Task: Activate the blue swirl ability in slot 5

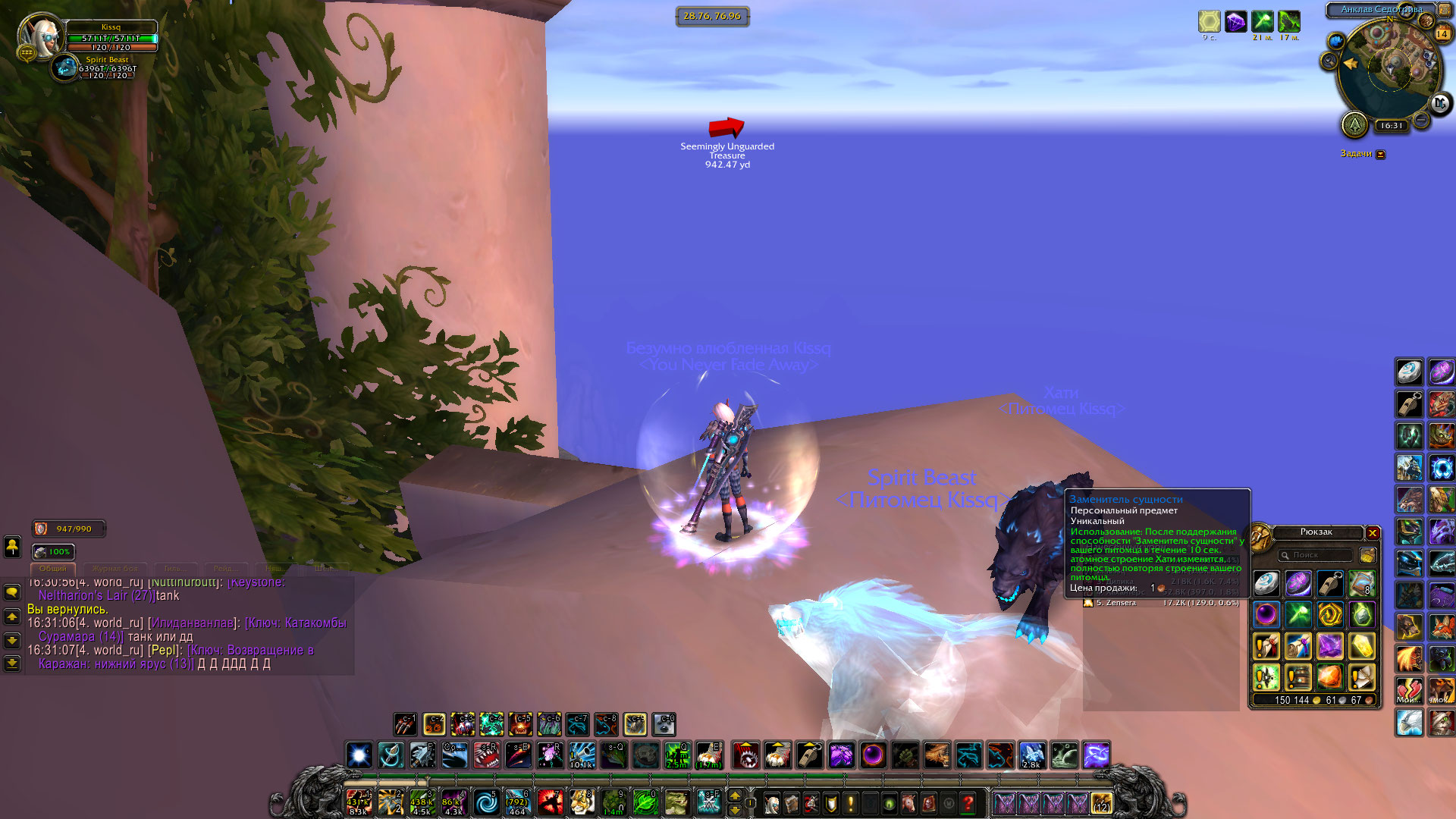Action: (486, 802)
